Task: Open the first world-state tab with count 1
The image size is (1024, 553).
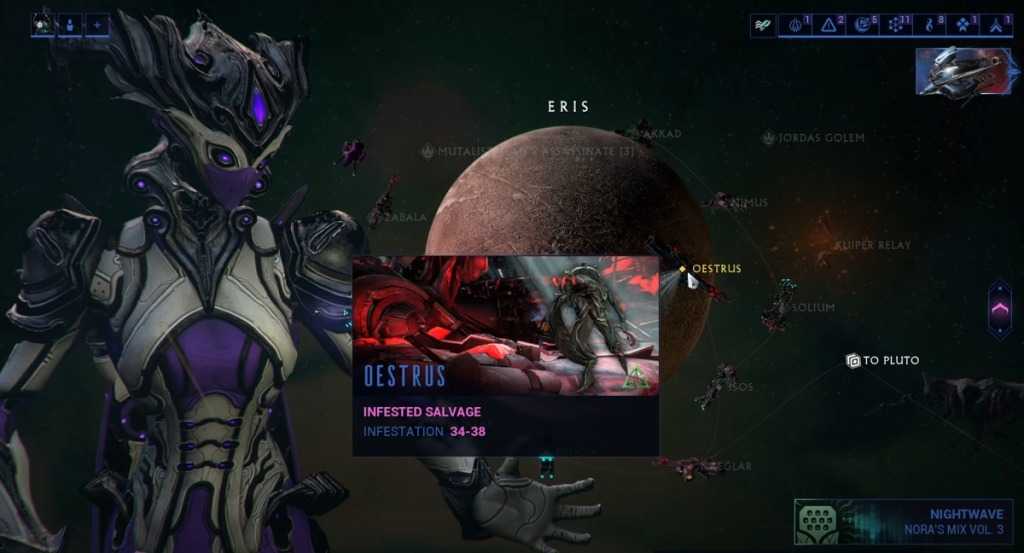Action: [x=797, y=25]
